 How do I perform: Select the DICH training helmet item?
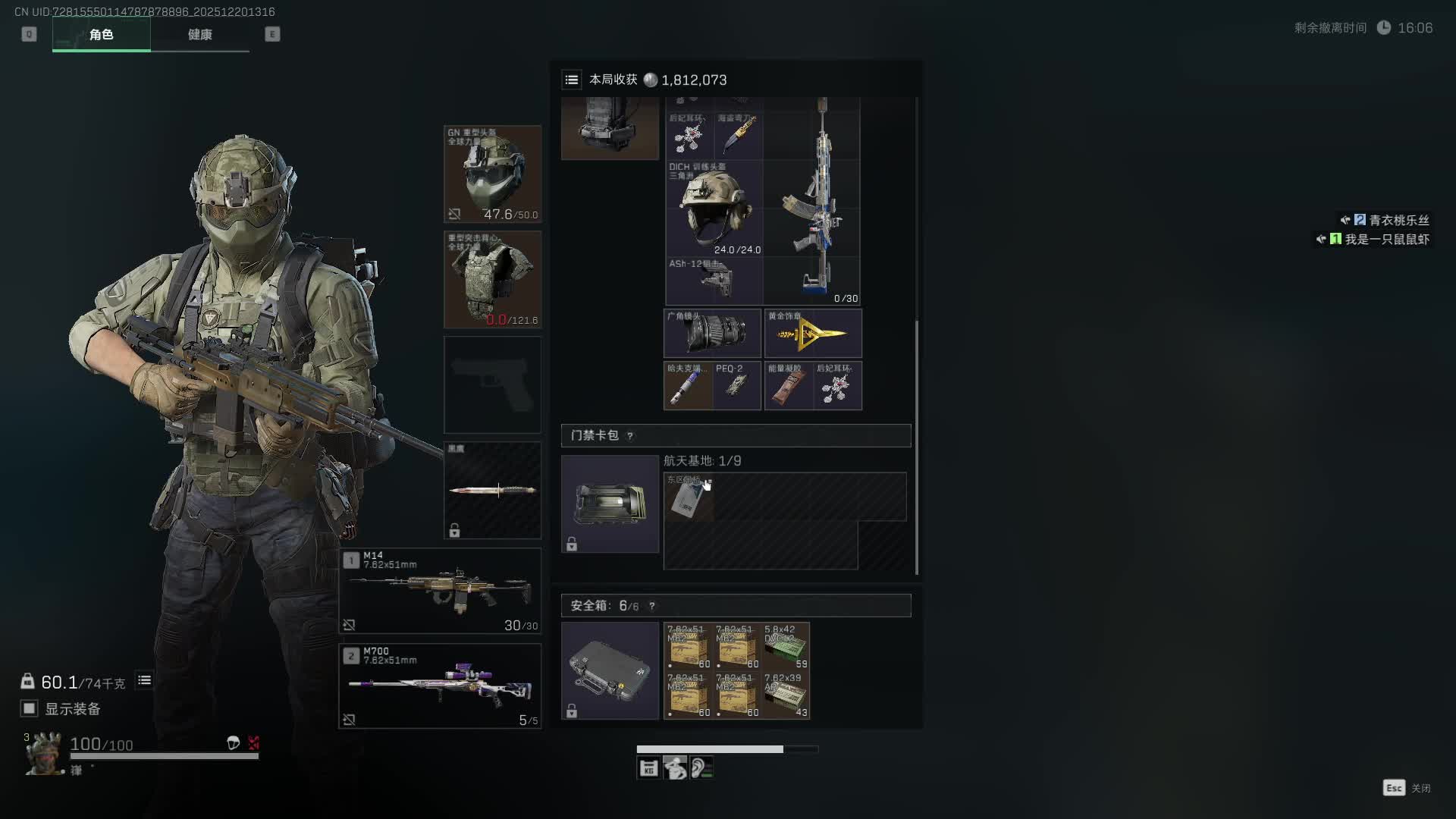tap(714, 208)
